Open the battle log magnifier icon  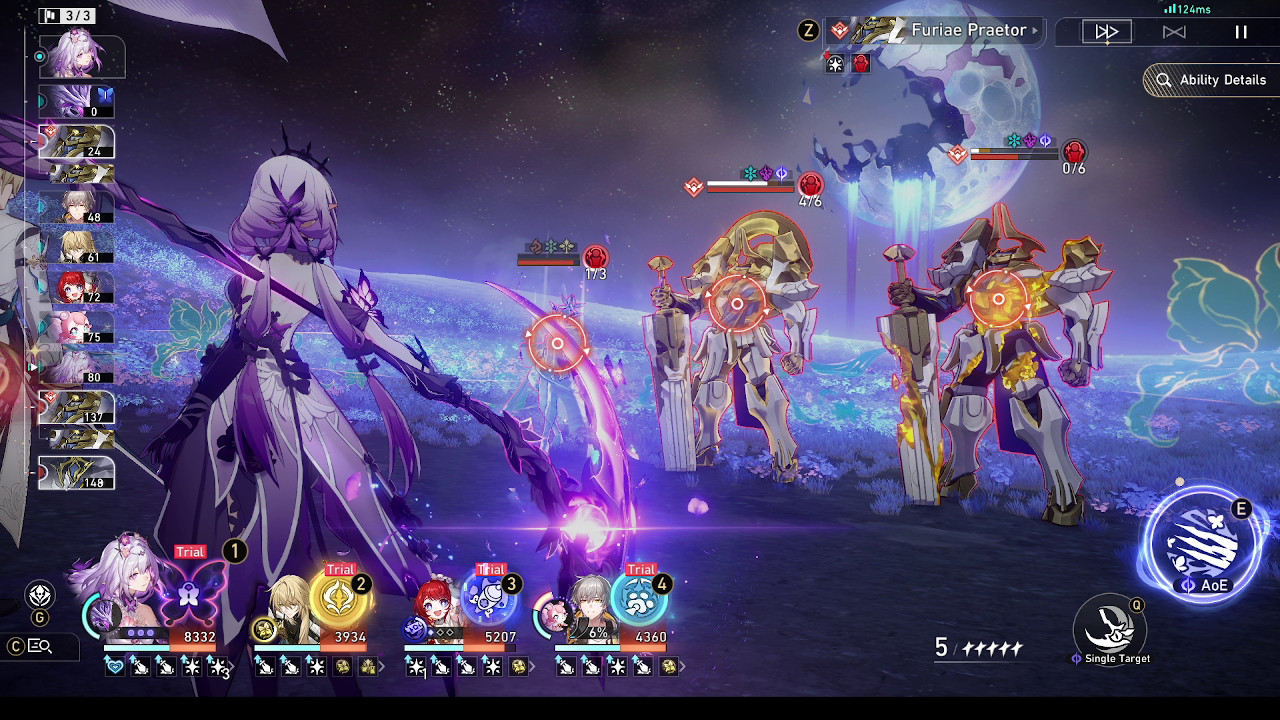pos(38,647)
